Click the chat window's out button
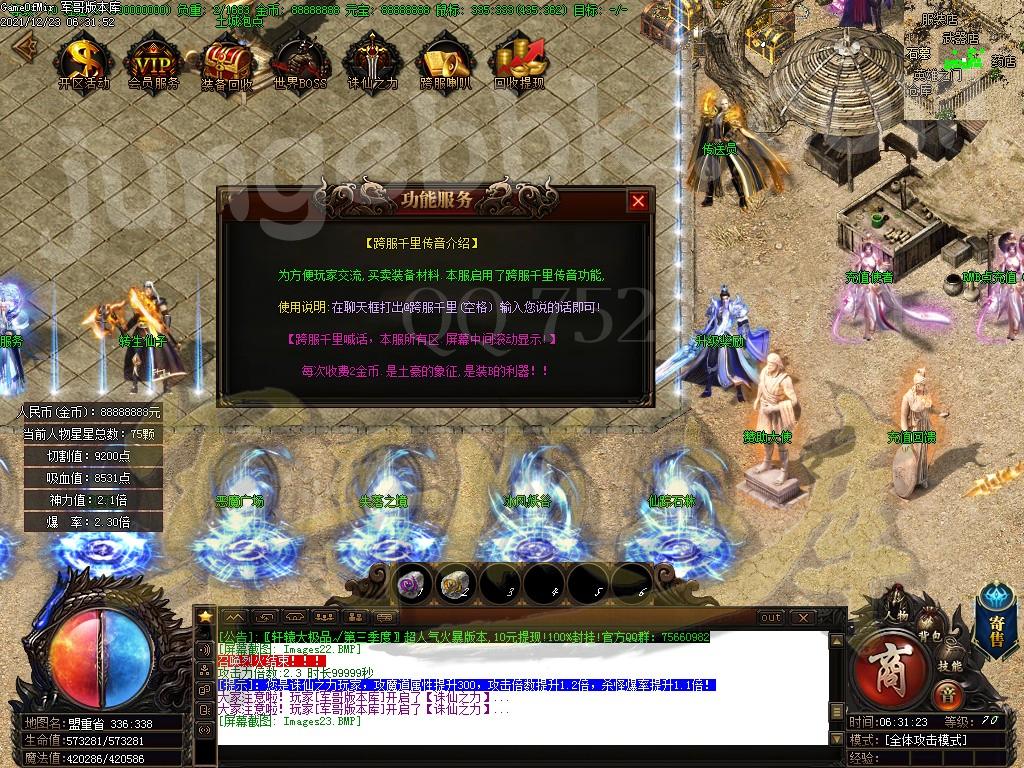Image resolution: width=1024 pixels, height=768 pixels. (x=770, y=618)
